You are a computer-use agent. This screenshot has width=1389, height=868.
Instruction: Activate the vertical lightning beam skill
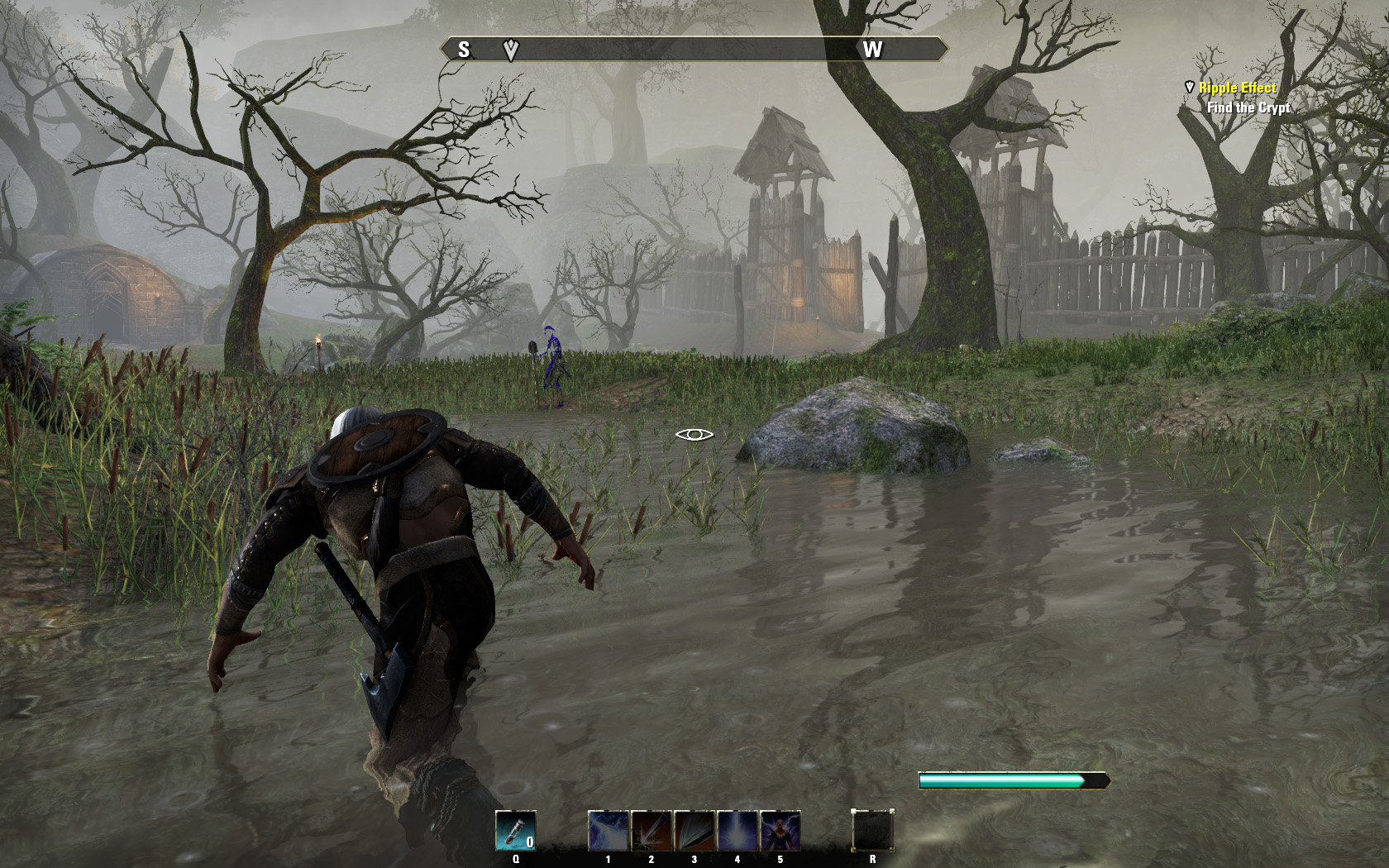pyautogui.click(x=737, y=831)
